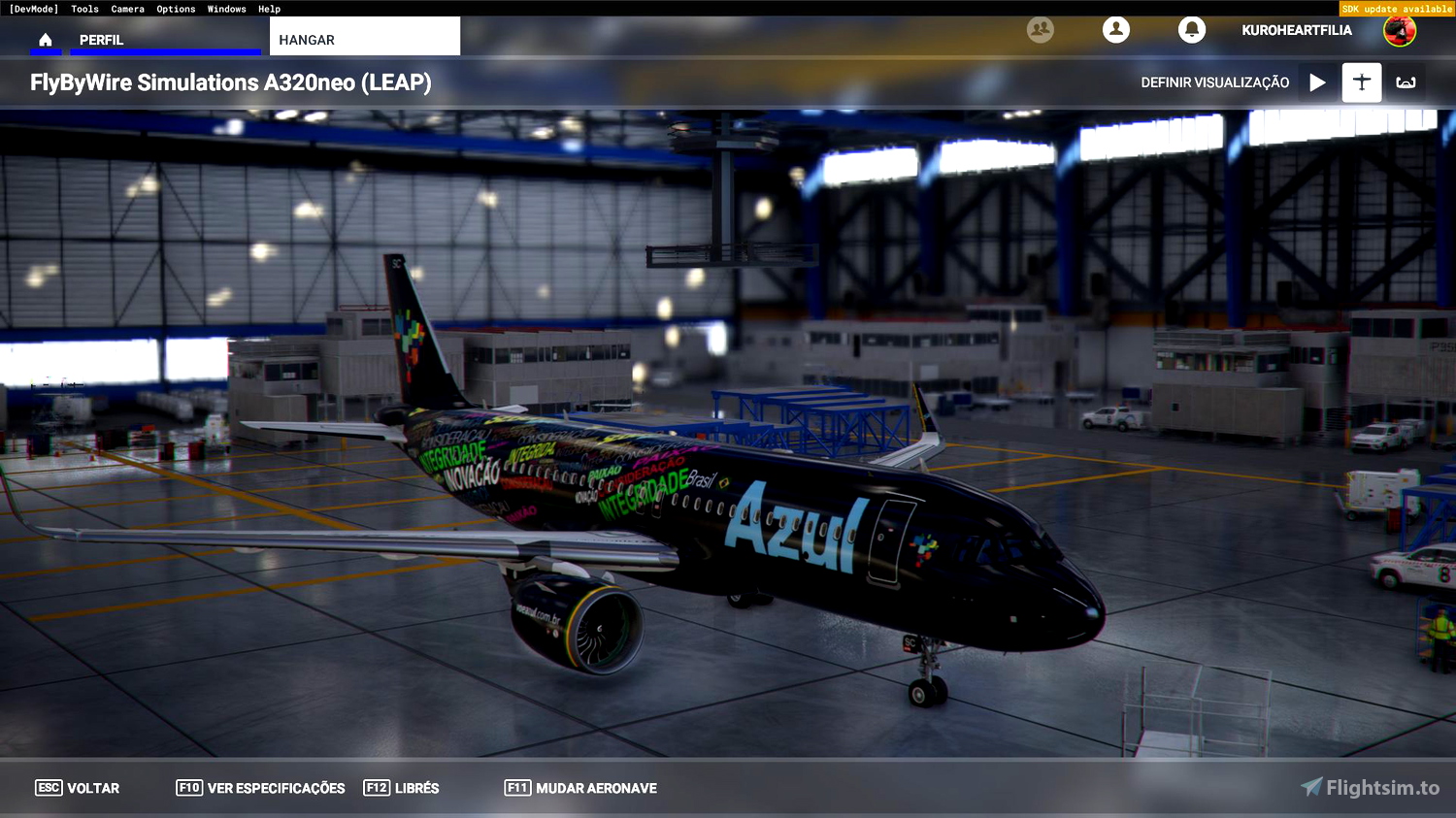1456x818 pixels.
Task: Open the LIBRÉS liveries option
Action: tap(401, 788)
